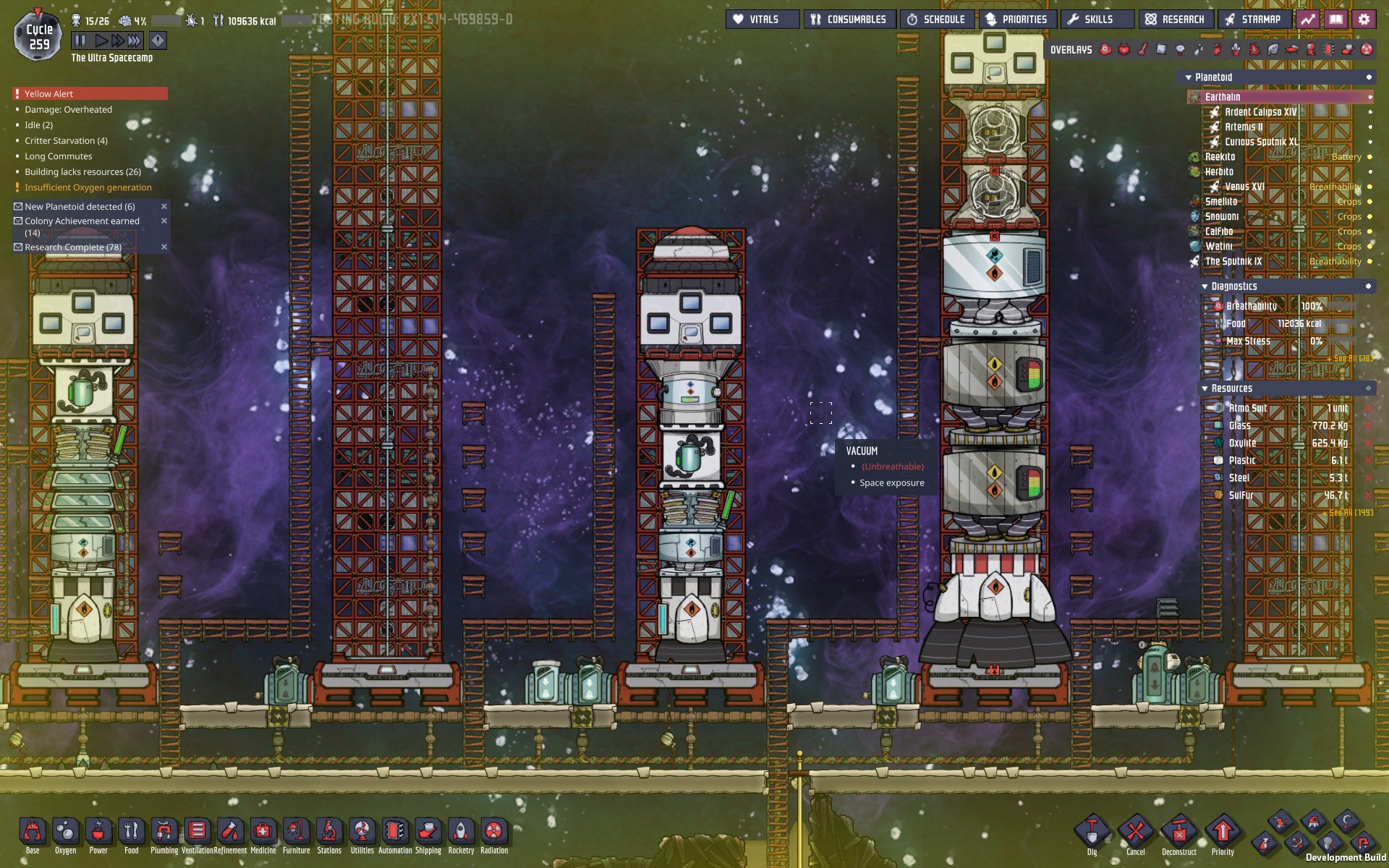Select the Priority tool
The image size is (1389, 868).
point(1223,833)
